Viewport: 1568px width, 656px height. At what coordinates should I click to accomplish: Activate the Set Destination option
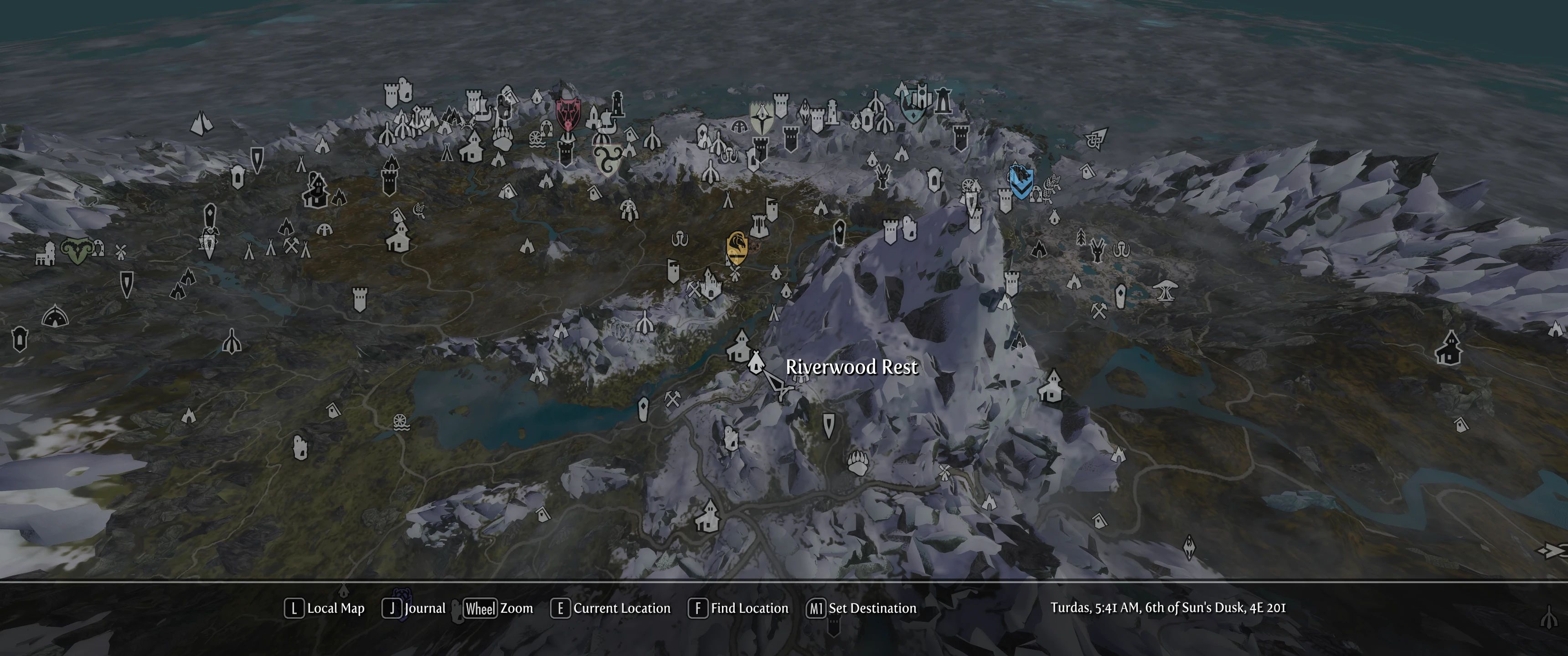tap(861, 609)
